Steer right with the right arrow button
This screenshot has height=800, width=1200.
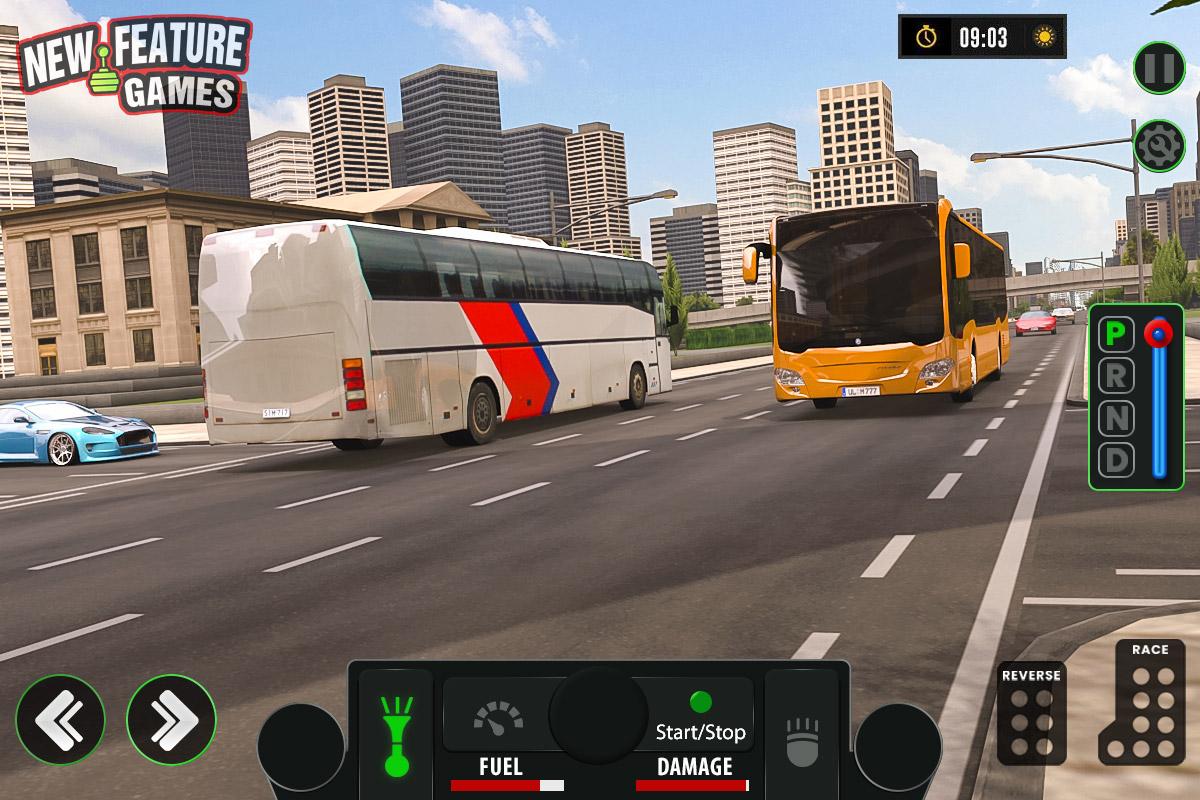171,719
